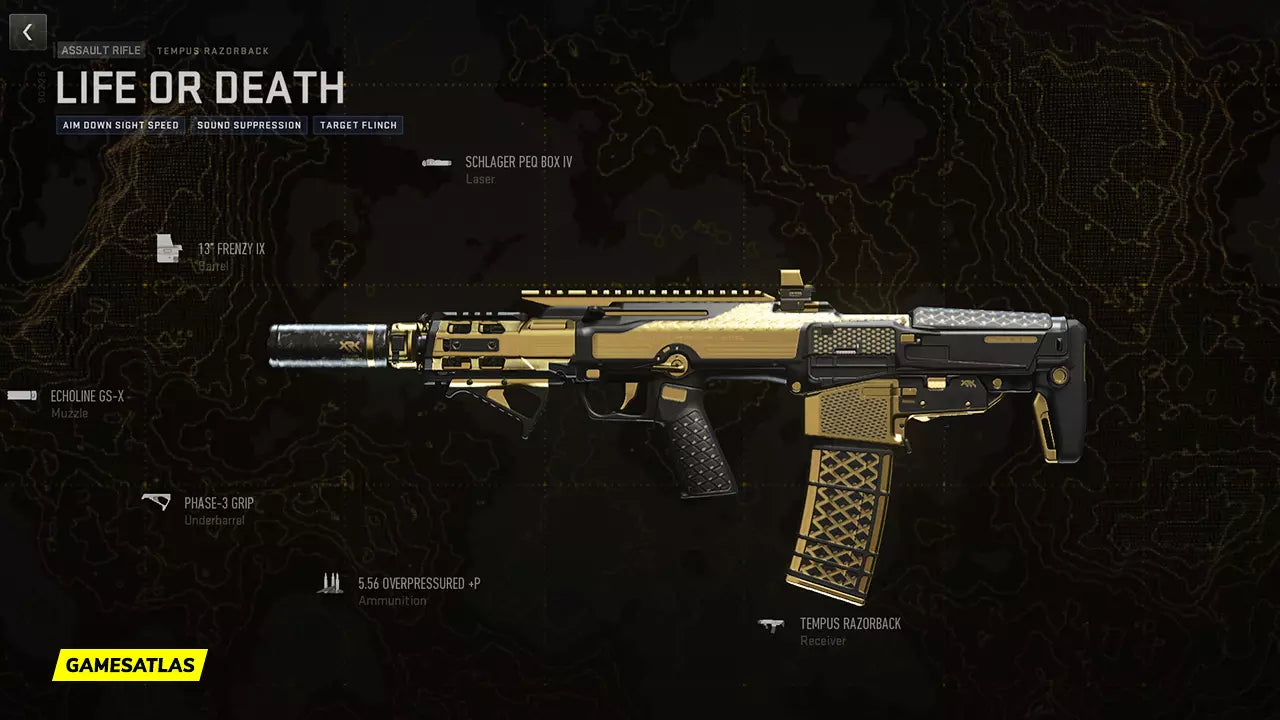The height and width of the screenshot is (720, 1280).
Task: Open the Echoline GS-X muzzle slot
Action: click(87, 396)
